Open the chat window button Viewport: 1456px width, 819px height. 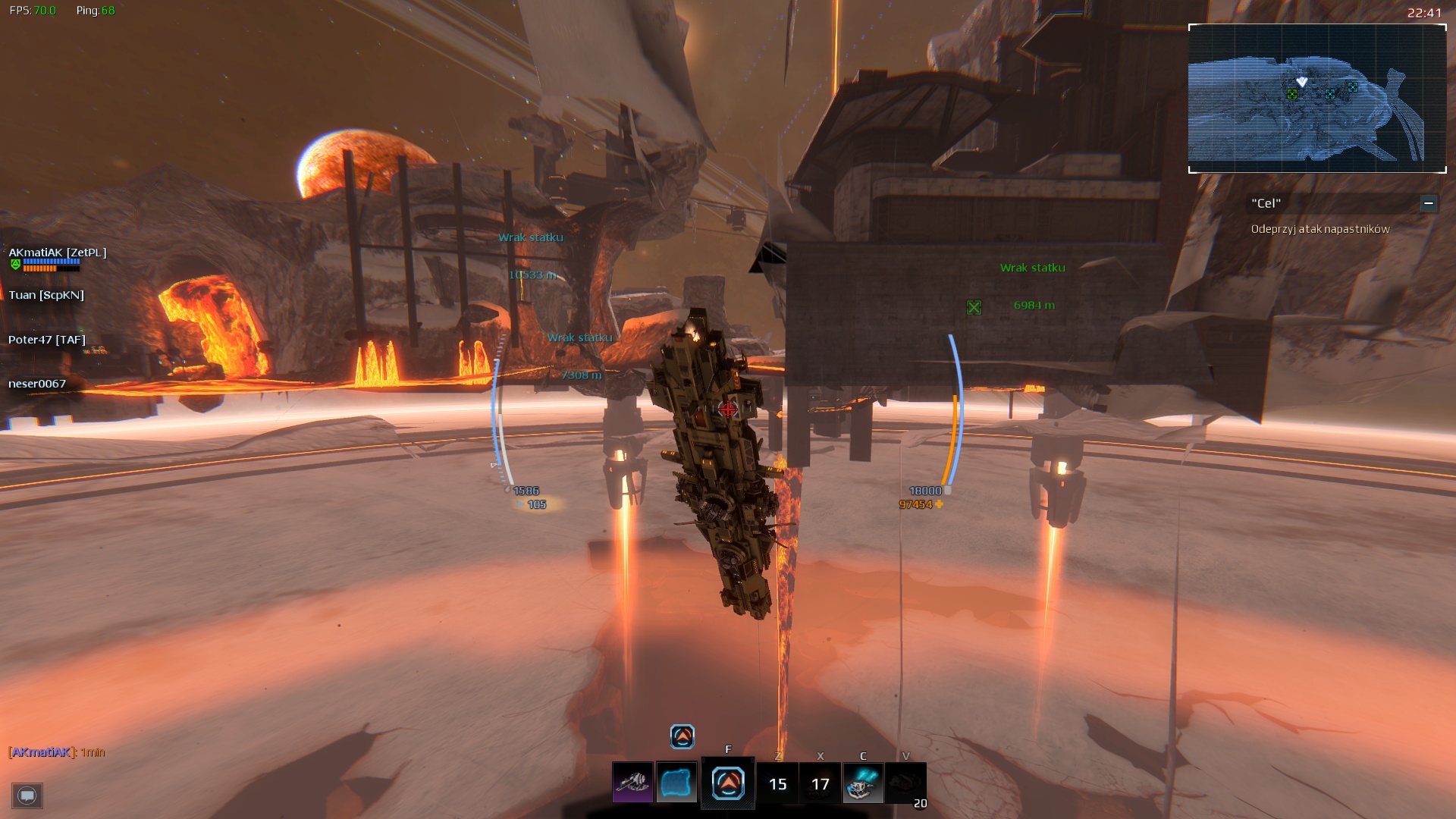click(x=27, y=795)
